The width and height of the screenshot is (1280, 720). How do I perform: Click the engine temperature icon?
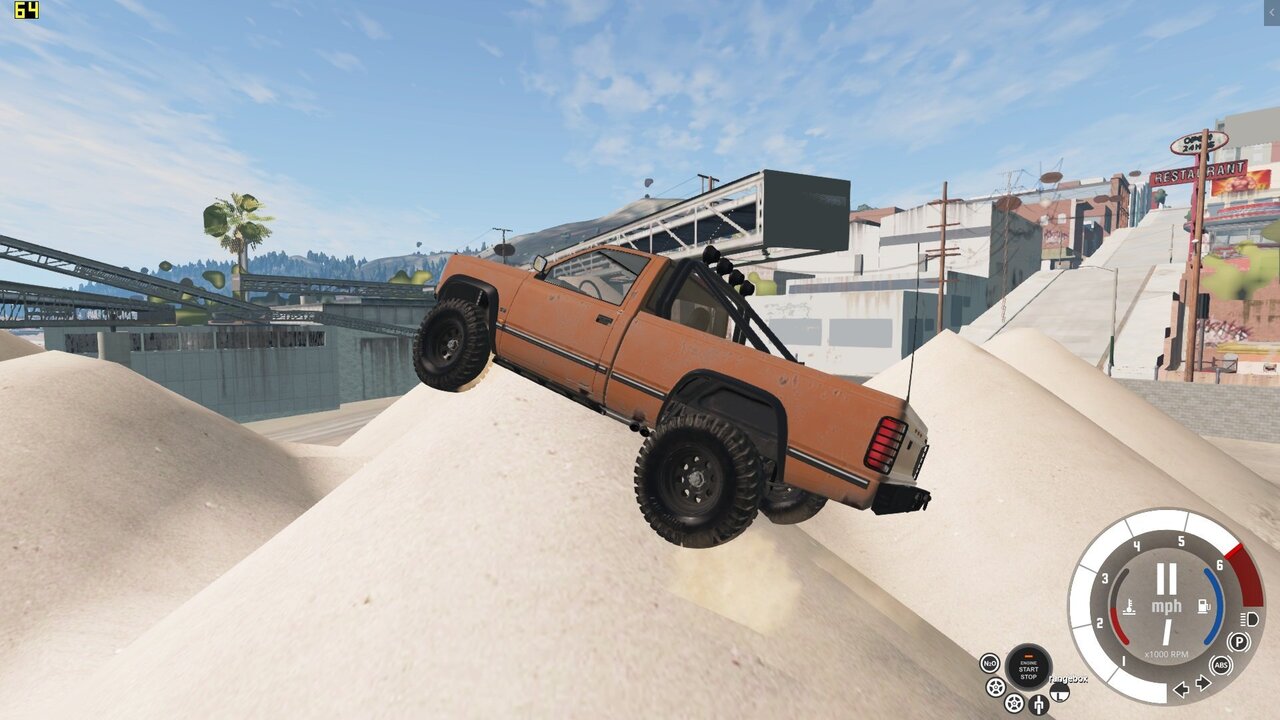[x=1129, y=606]
